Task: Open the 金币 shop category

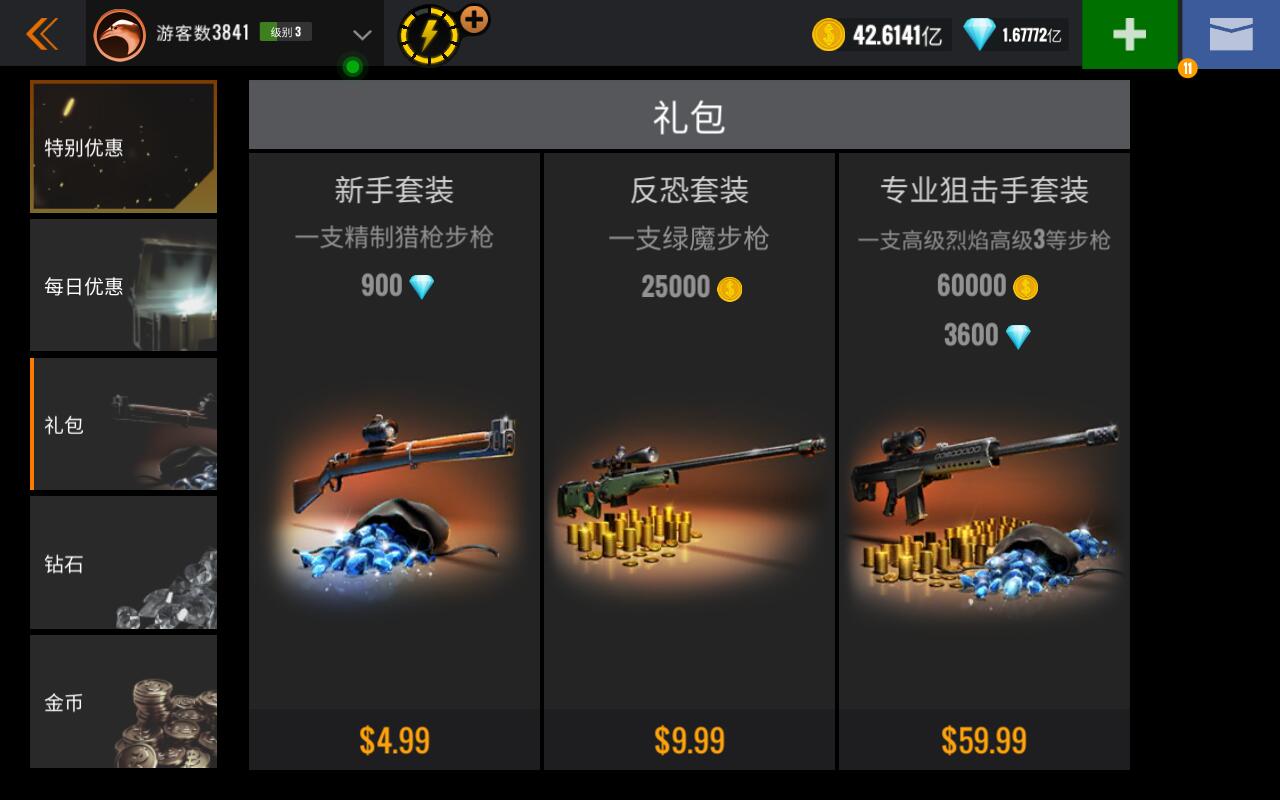Action: click(123, 702)
